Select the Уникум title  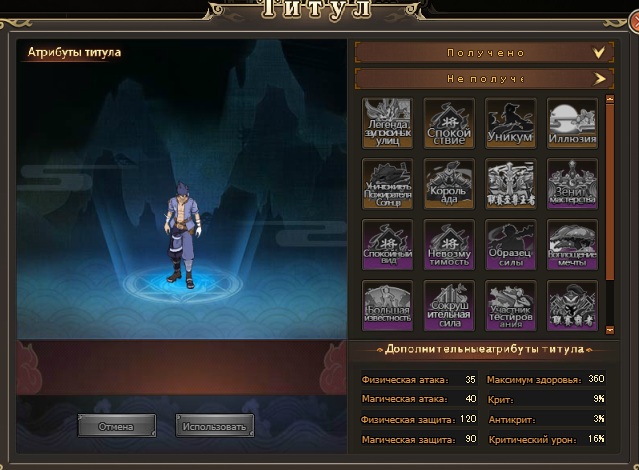(x=510, y=123)
